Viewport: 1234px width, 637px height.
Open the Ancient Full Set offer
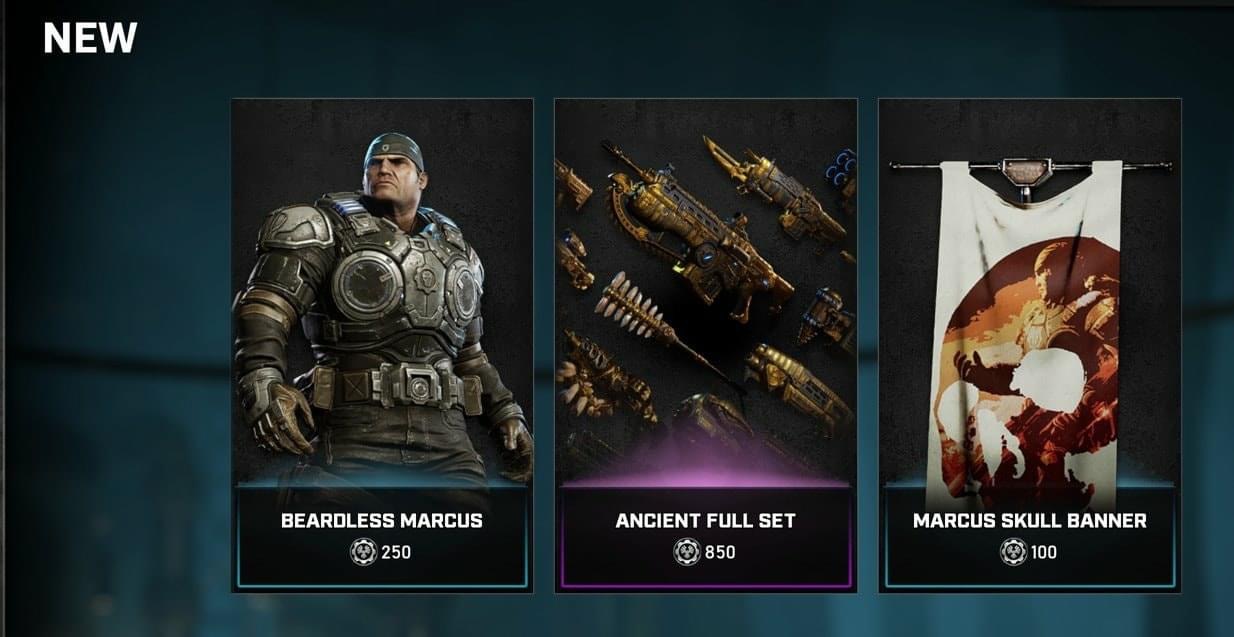click(706, 345)
